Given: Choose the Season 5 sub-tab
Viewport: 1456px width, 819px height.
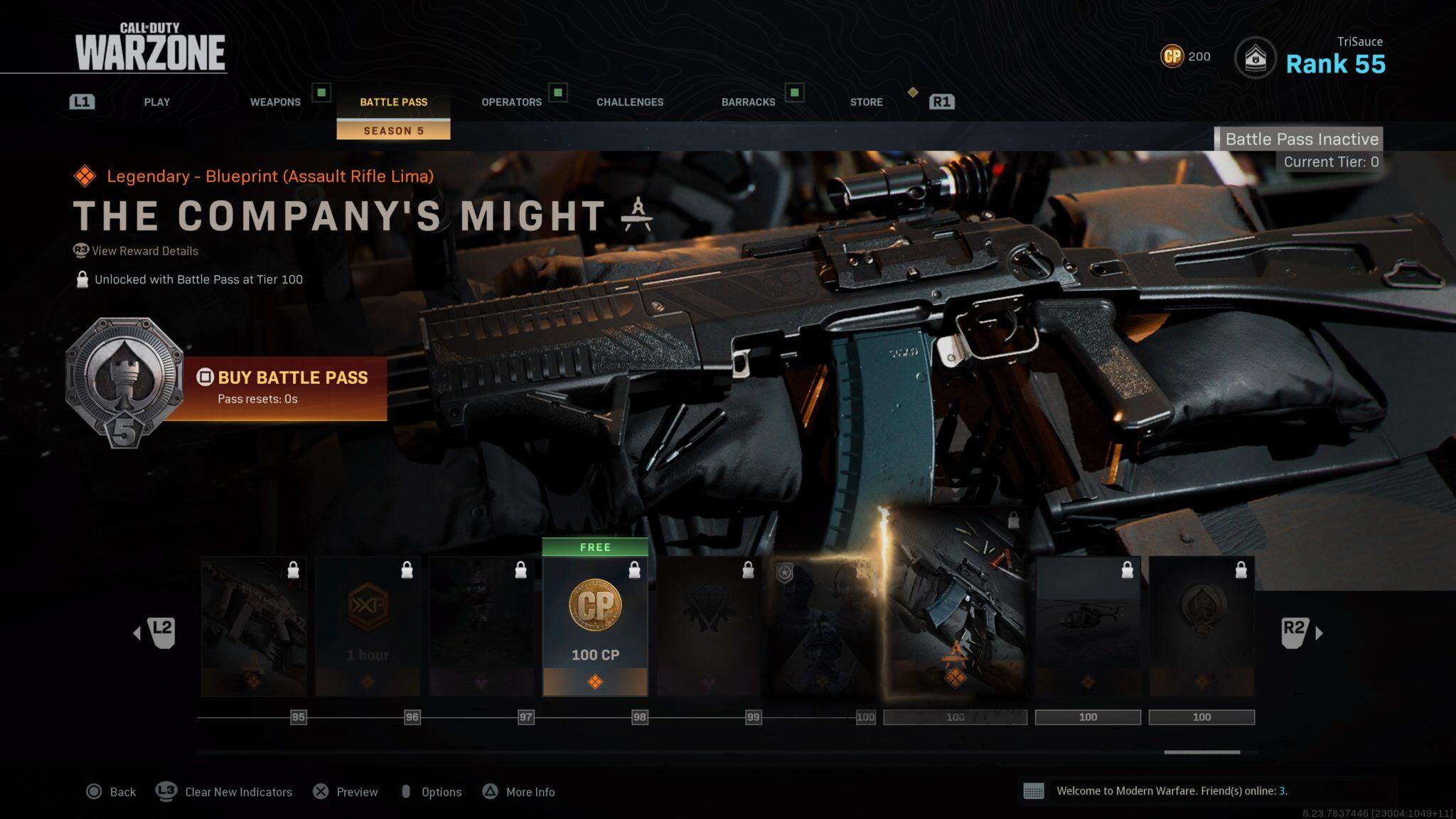Looking at the screenshot, I should click(x=393, y=131).
